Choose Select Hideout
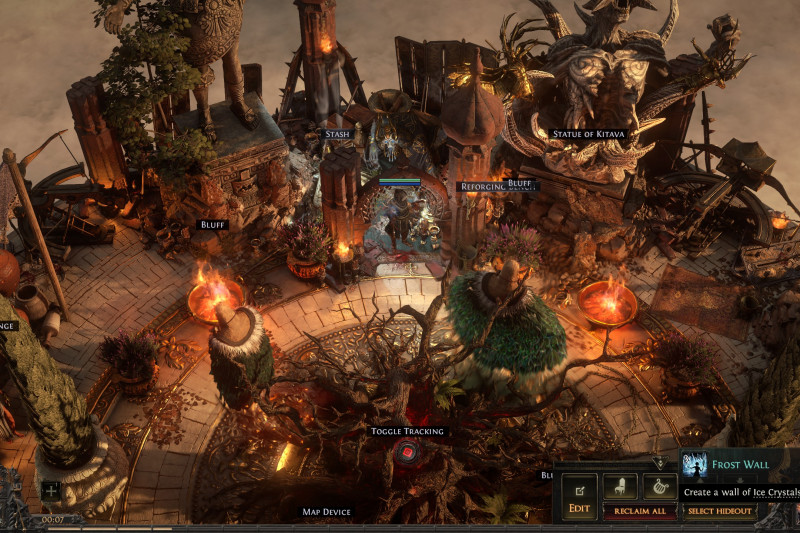800x533 pixels. tap(719, 511)
